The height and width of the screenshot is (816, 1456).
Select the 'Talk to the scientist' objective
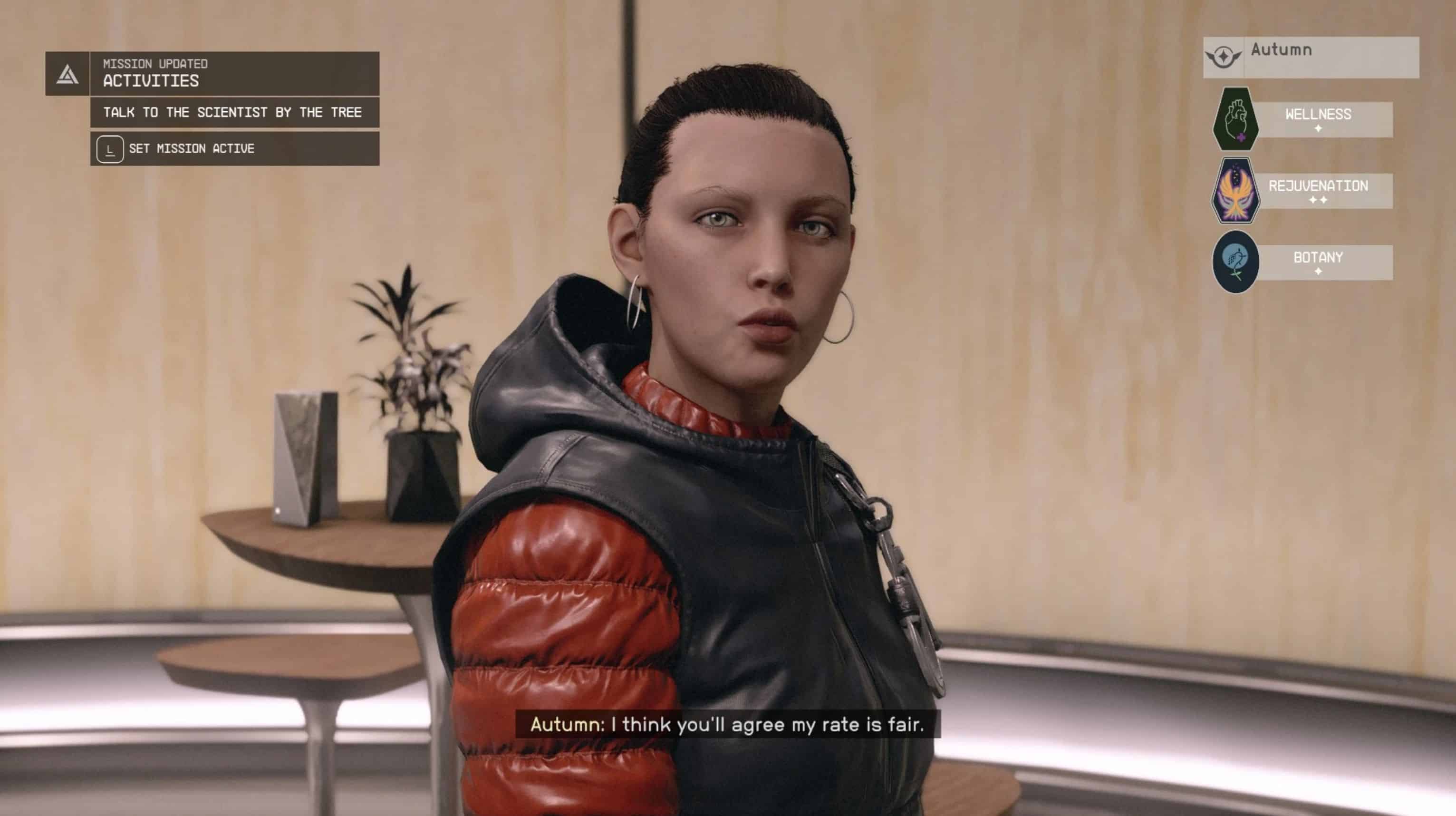tap(234, 113)
